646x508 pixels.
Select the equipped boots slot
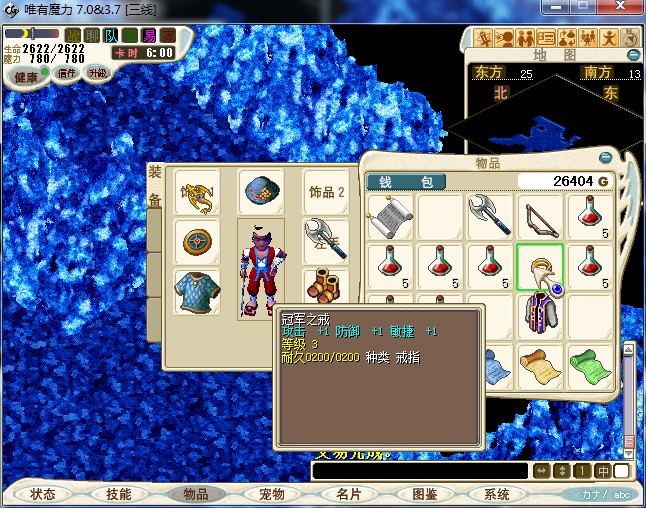click(x=325, y=287)
